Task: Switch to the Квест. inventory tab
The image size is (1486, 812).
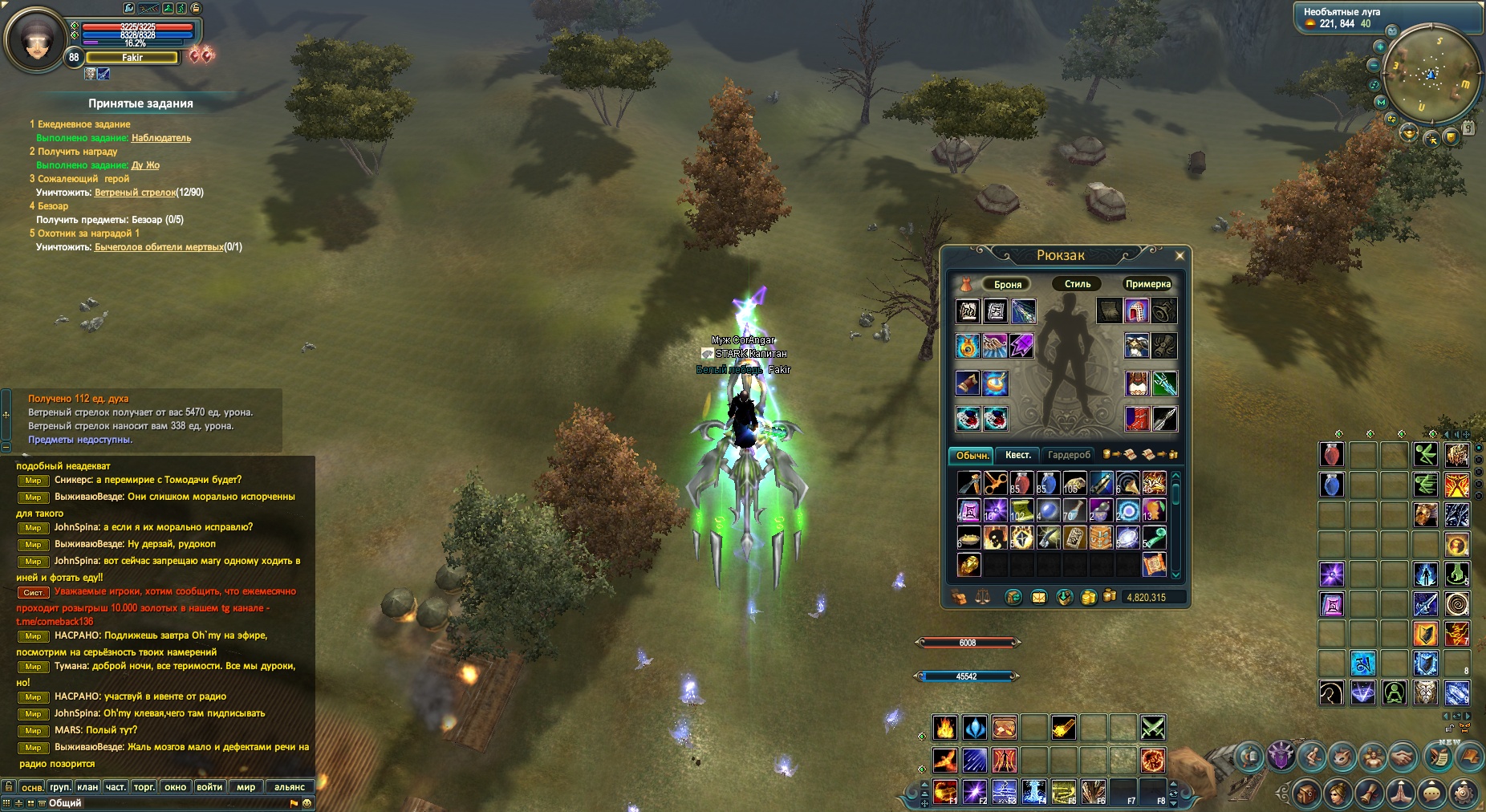Action: click(x=1017, y=455)
